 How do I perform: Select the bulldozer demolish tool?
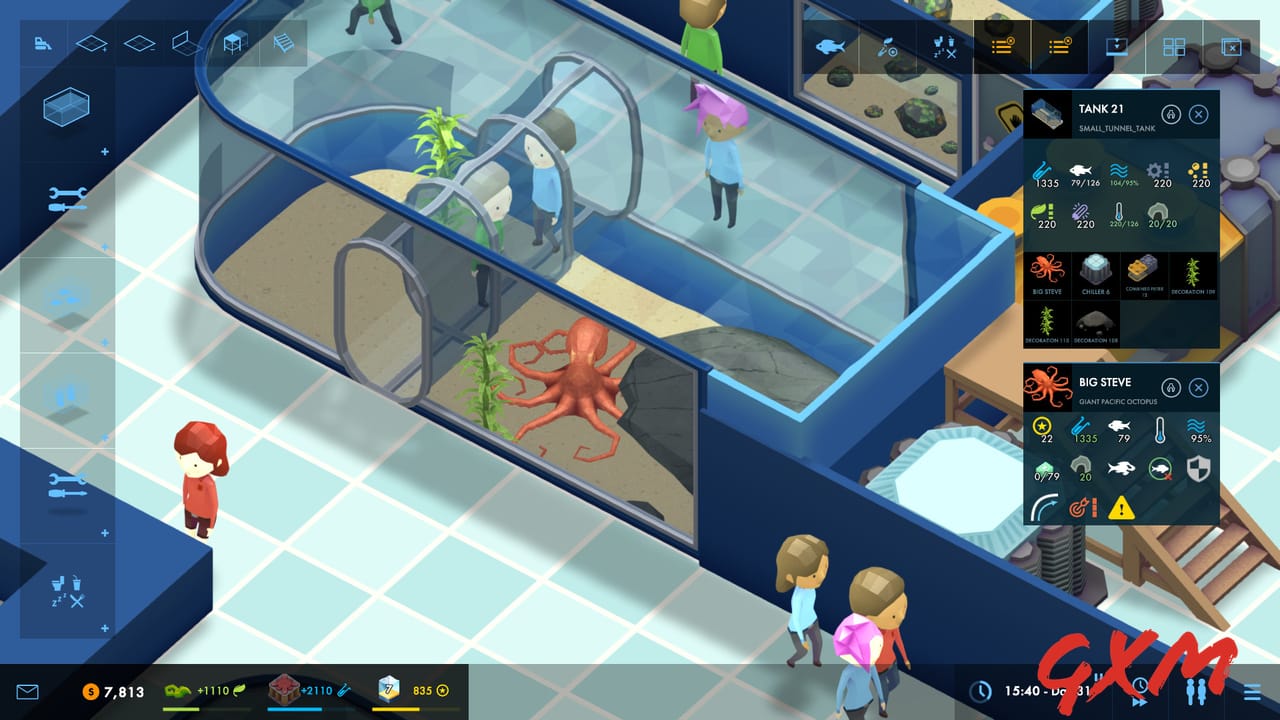click(x=43, y=44)
